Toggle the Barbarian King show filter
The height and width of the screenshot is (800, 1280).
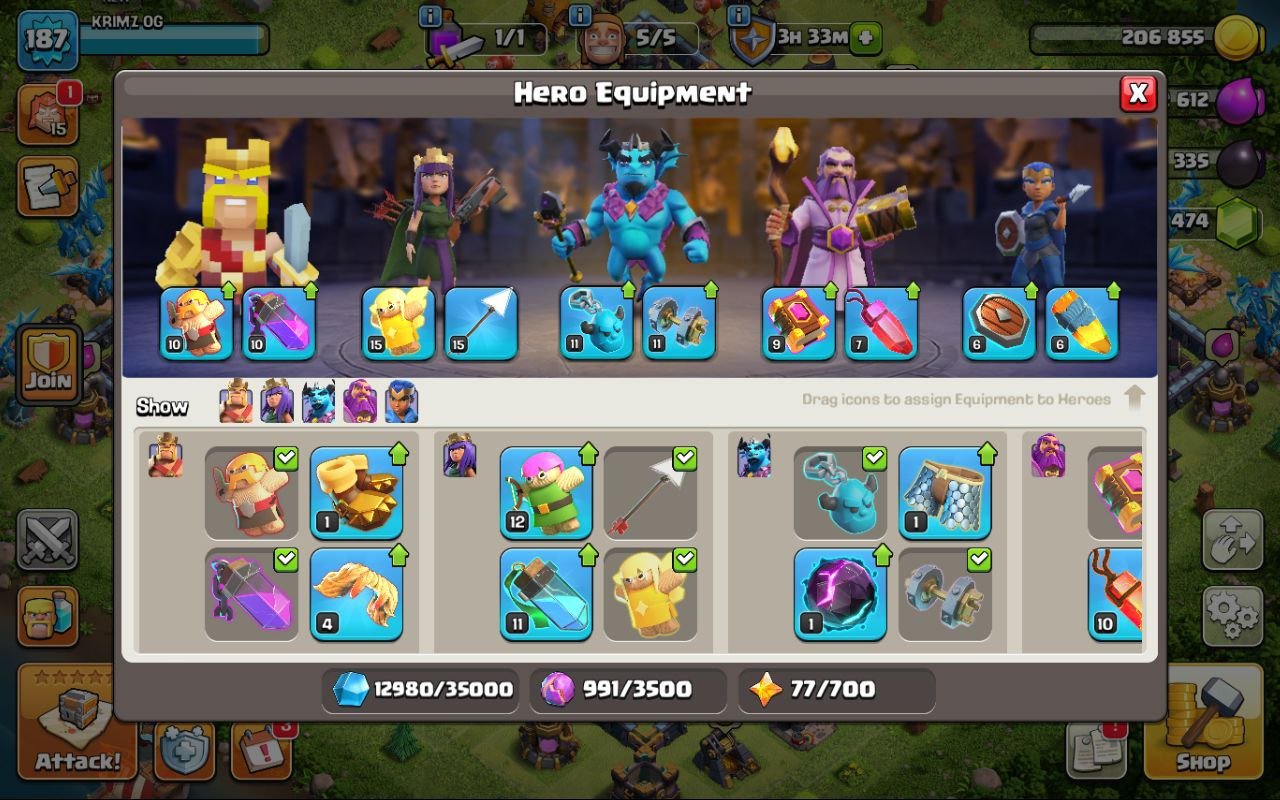click(234, 403)
